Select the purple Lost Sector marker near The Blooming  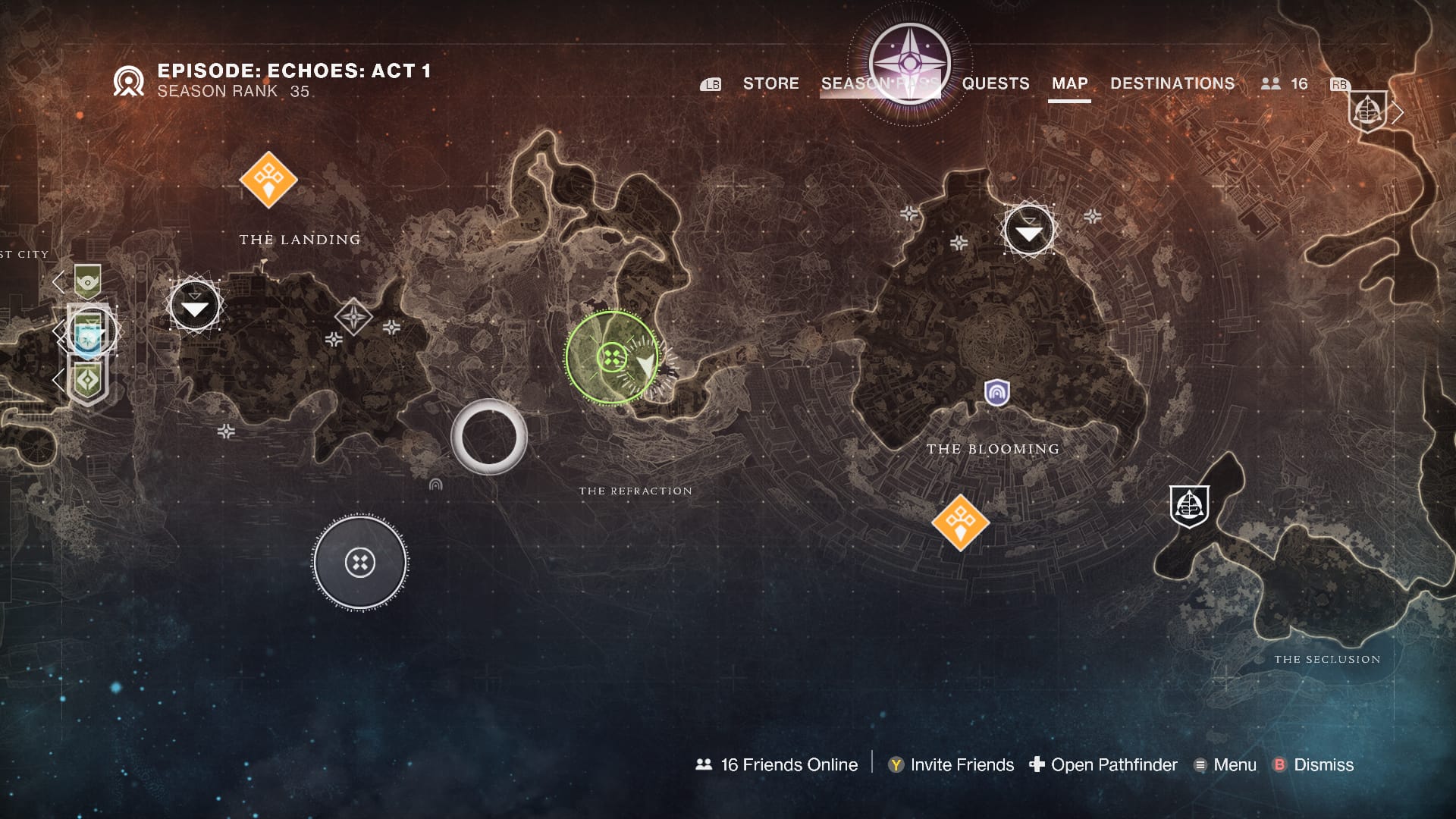pos(996,393)
